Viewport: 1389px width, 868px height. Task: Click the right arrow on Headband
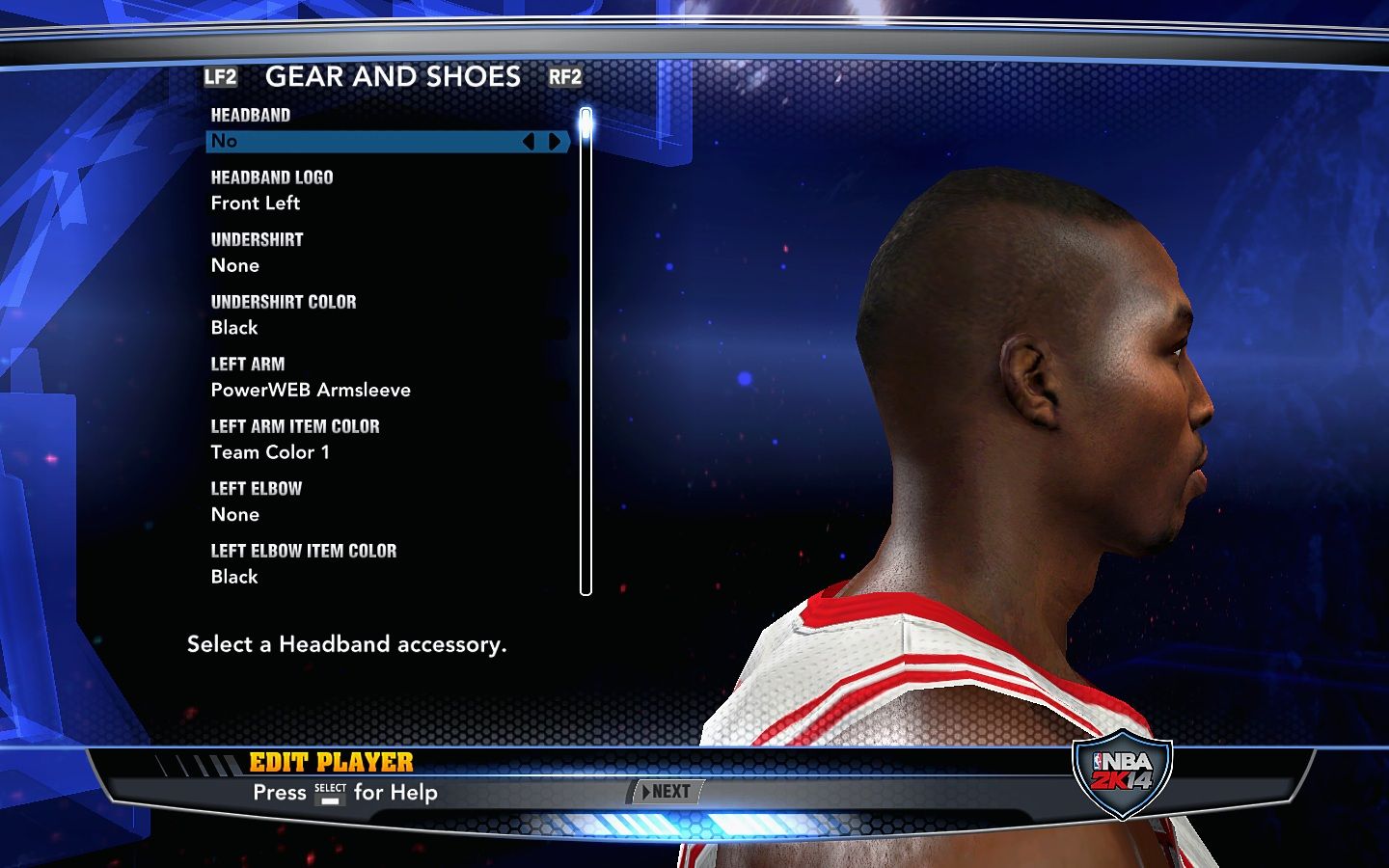pyautogui.click(x=555, y=142)
